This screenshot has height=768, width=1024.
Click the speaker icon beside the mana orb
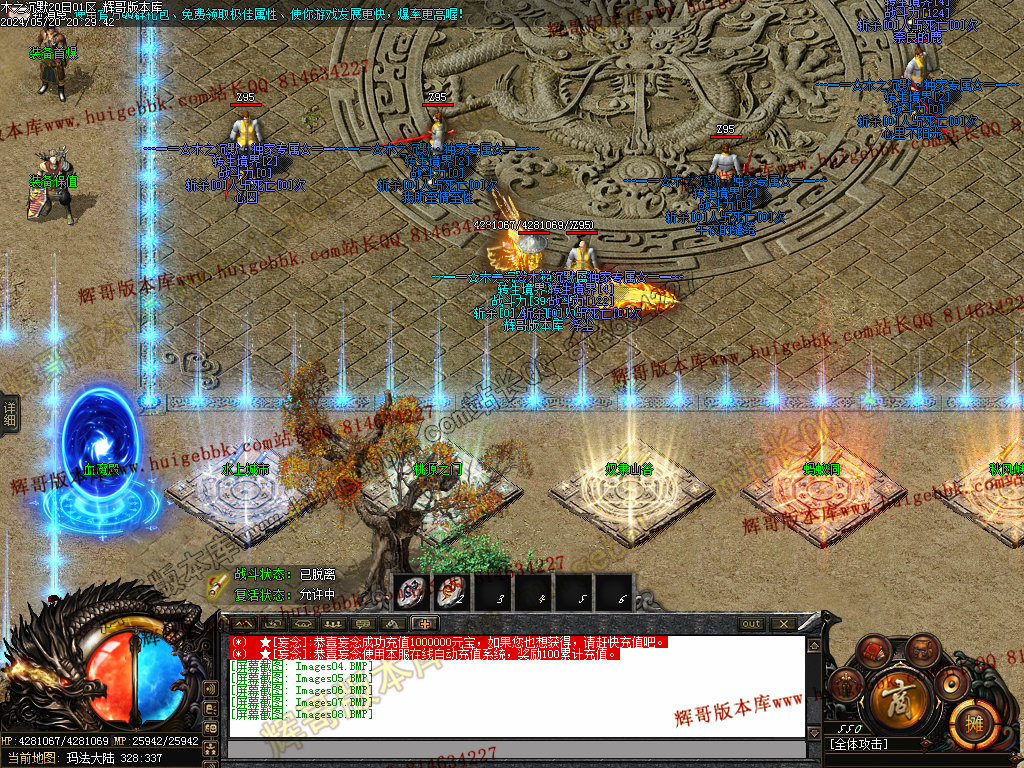tap(210, 689)
